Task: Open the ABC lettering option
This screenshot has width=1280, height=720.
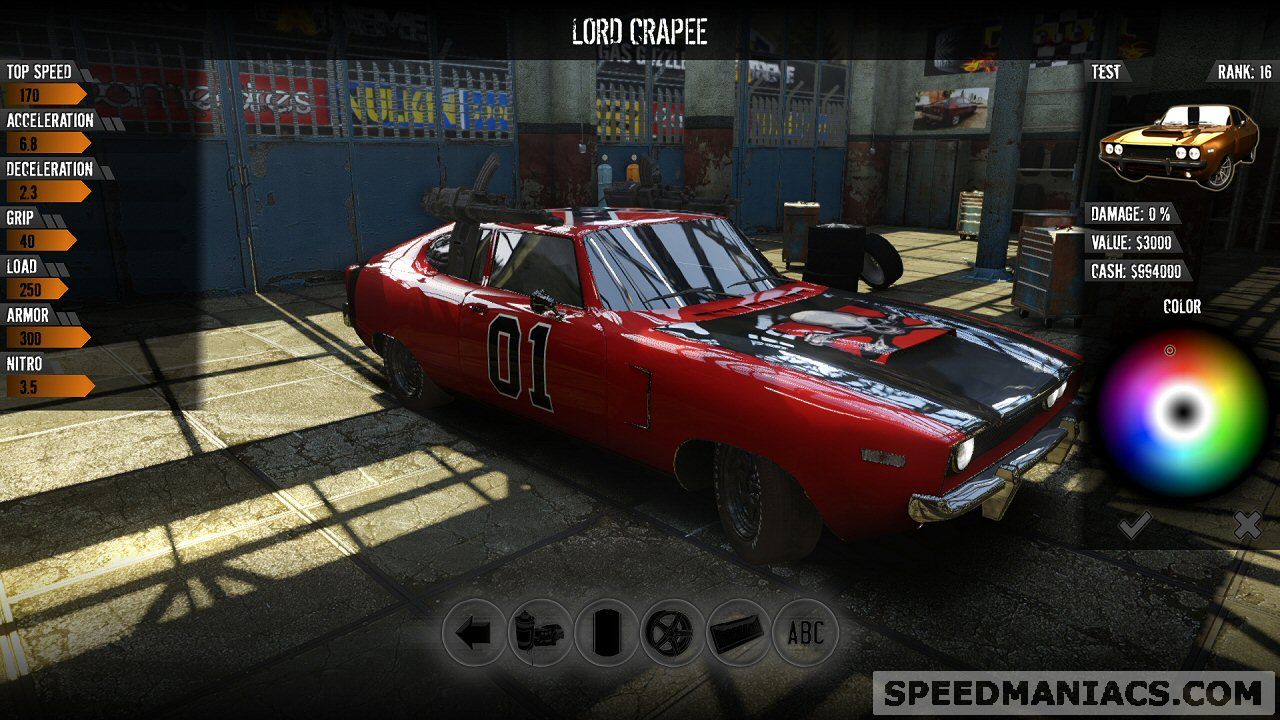Action: (805, 632)
